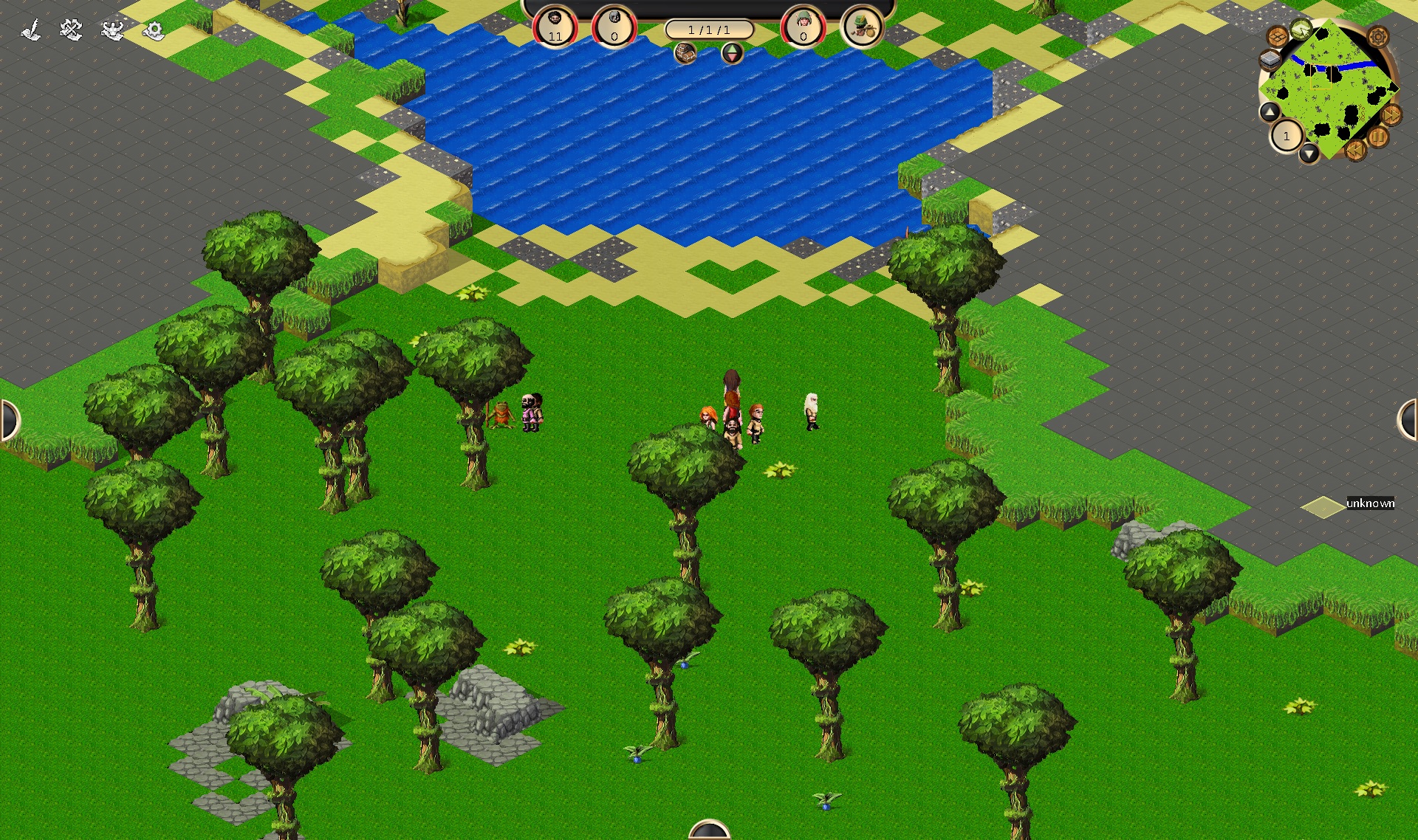The height and width of the screenshot is (840, 1418).
Task: Click the 1/1/1 population bar
Action: click(709, 28)
